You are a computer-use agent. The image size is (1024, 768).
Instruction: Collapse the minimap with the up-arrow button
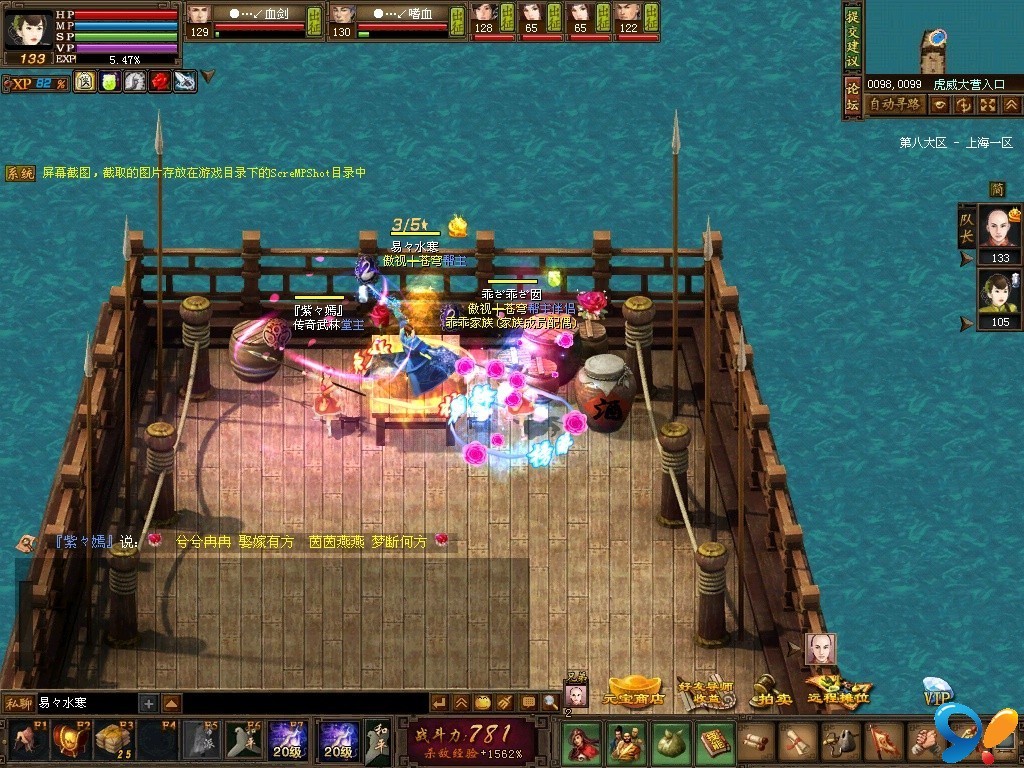coord(1010,104)
